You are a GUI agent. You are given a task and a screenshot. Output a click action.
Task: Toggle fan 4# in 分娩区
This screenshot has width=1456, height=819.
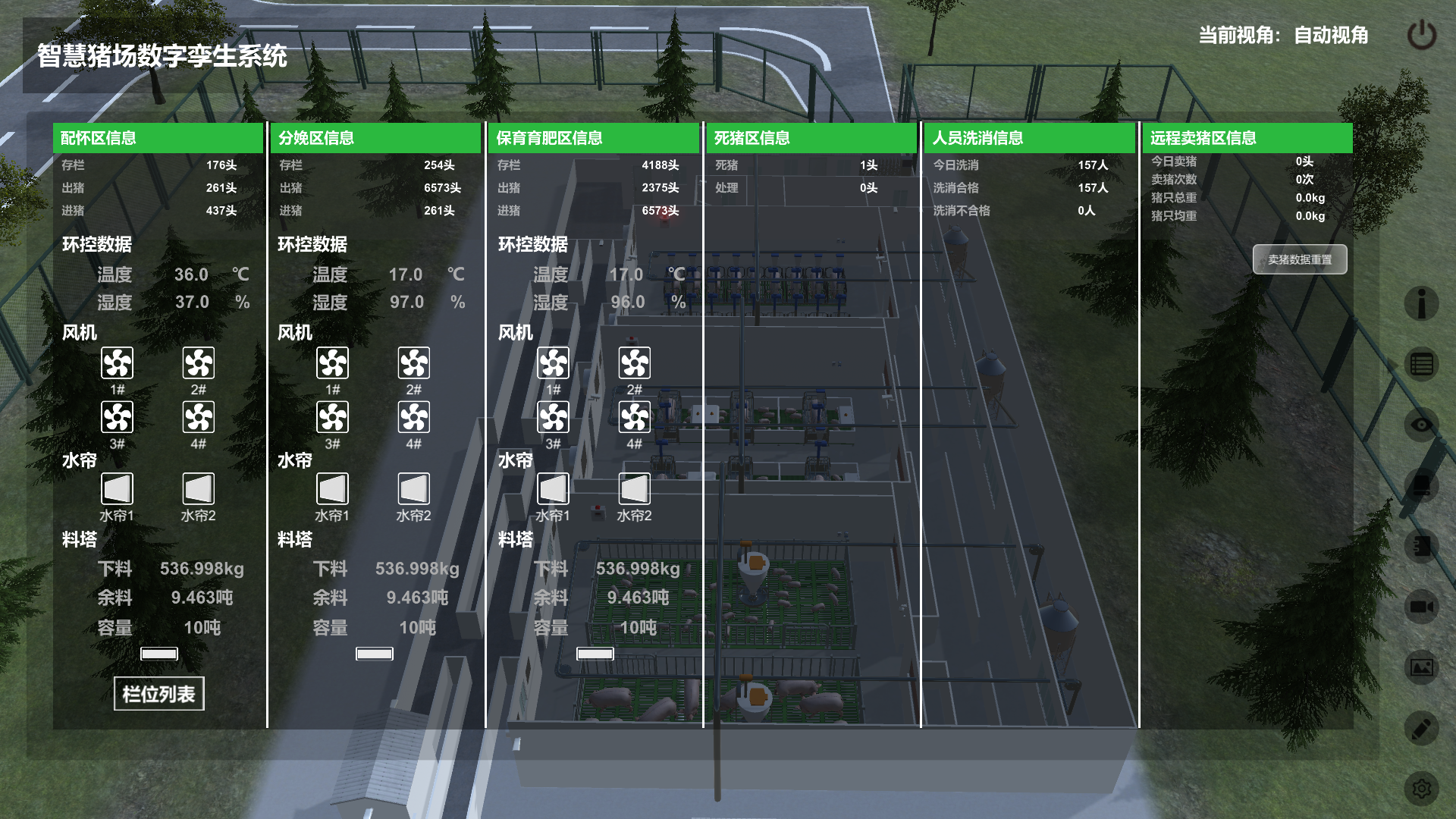[x=414, y=417]
